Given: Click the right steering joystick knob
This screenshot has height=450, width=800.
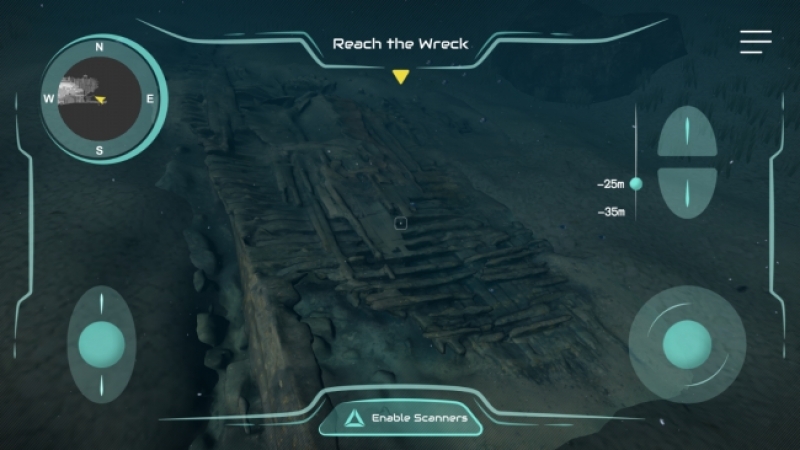Looking at the screenshot, I should pyautogui.click(x=687, y=344).
